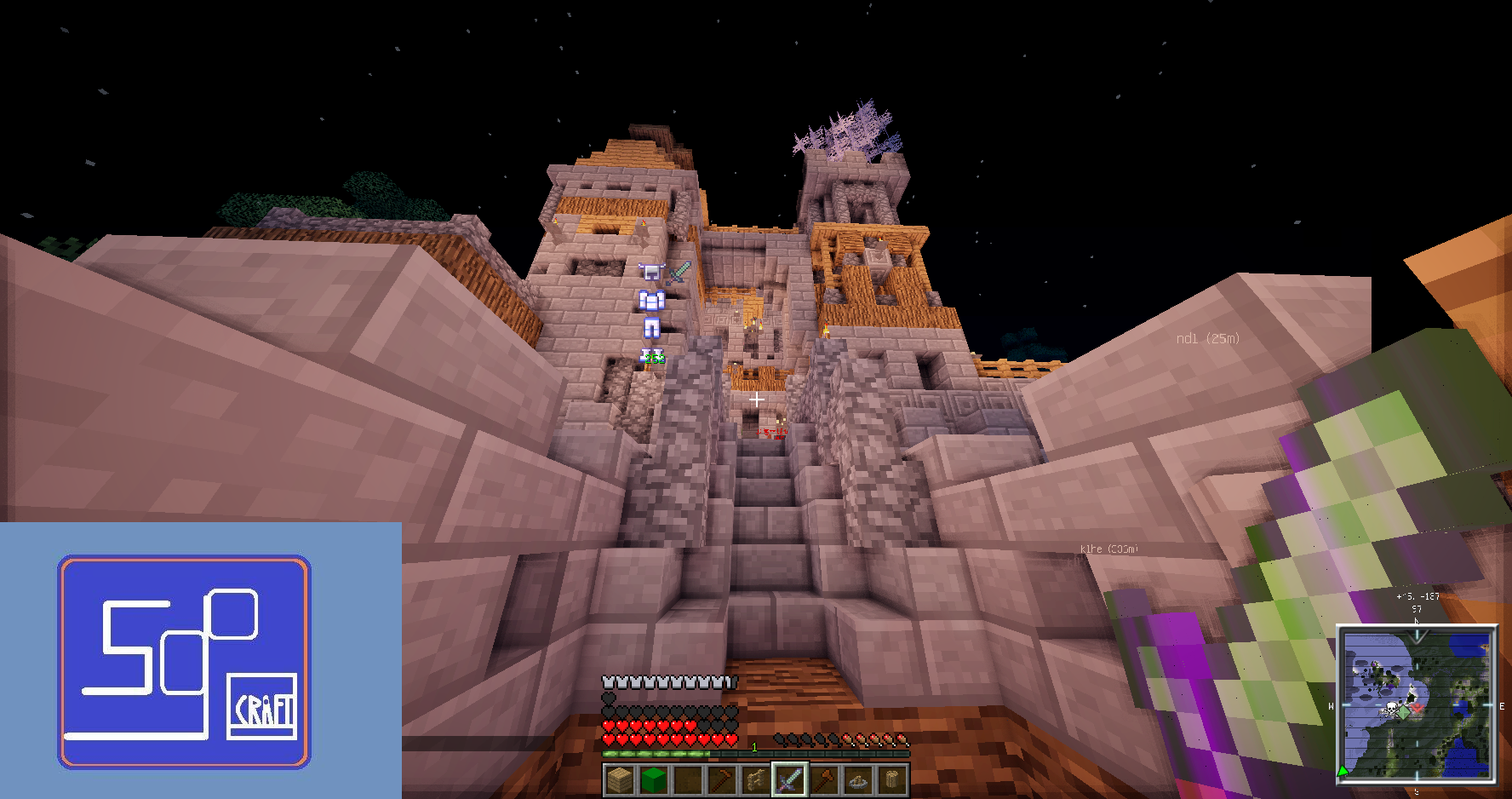Choose the axe in the hotbar
The image size is (1512, 799).
(x=823, y=779)
